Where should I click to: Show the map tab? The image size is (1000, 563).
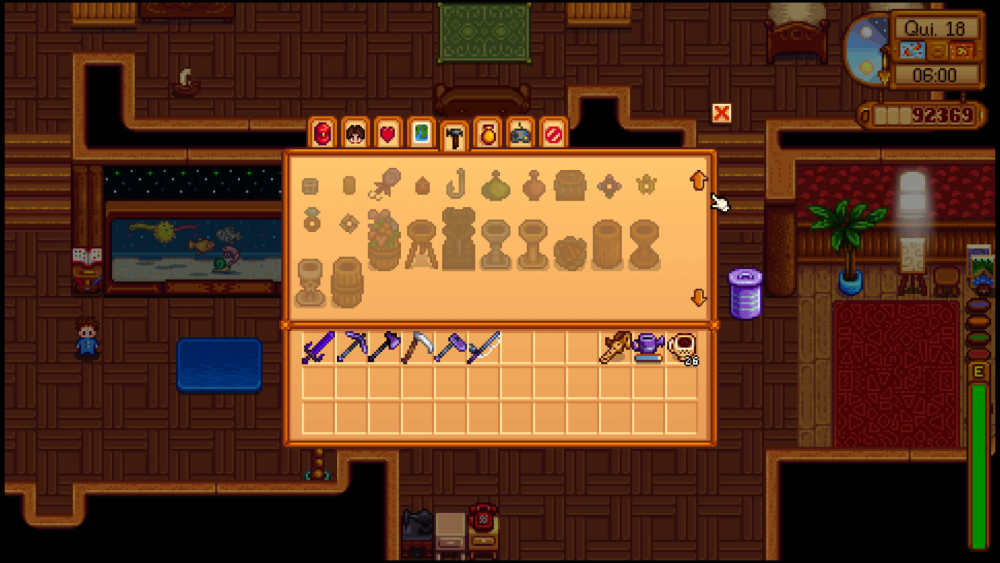[x=421, y=134]
